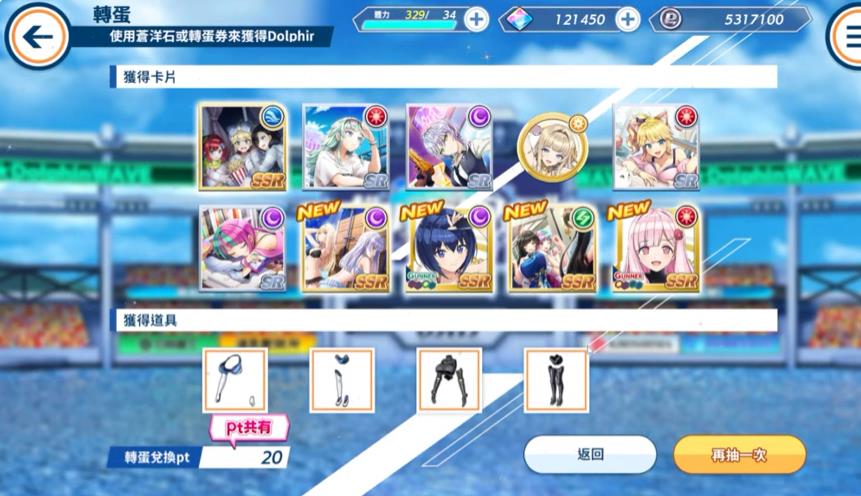Tap the 返回 return button
The width and height of the screenshot is (861, 496).
[x=590, y=454]
